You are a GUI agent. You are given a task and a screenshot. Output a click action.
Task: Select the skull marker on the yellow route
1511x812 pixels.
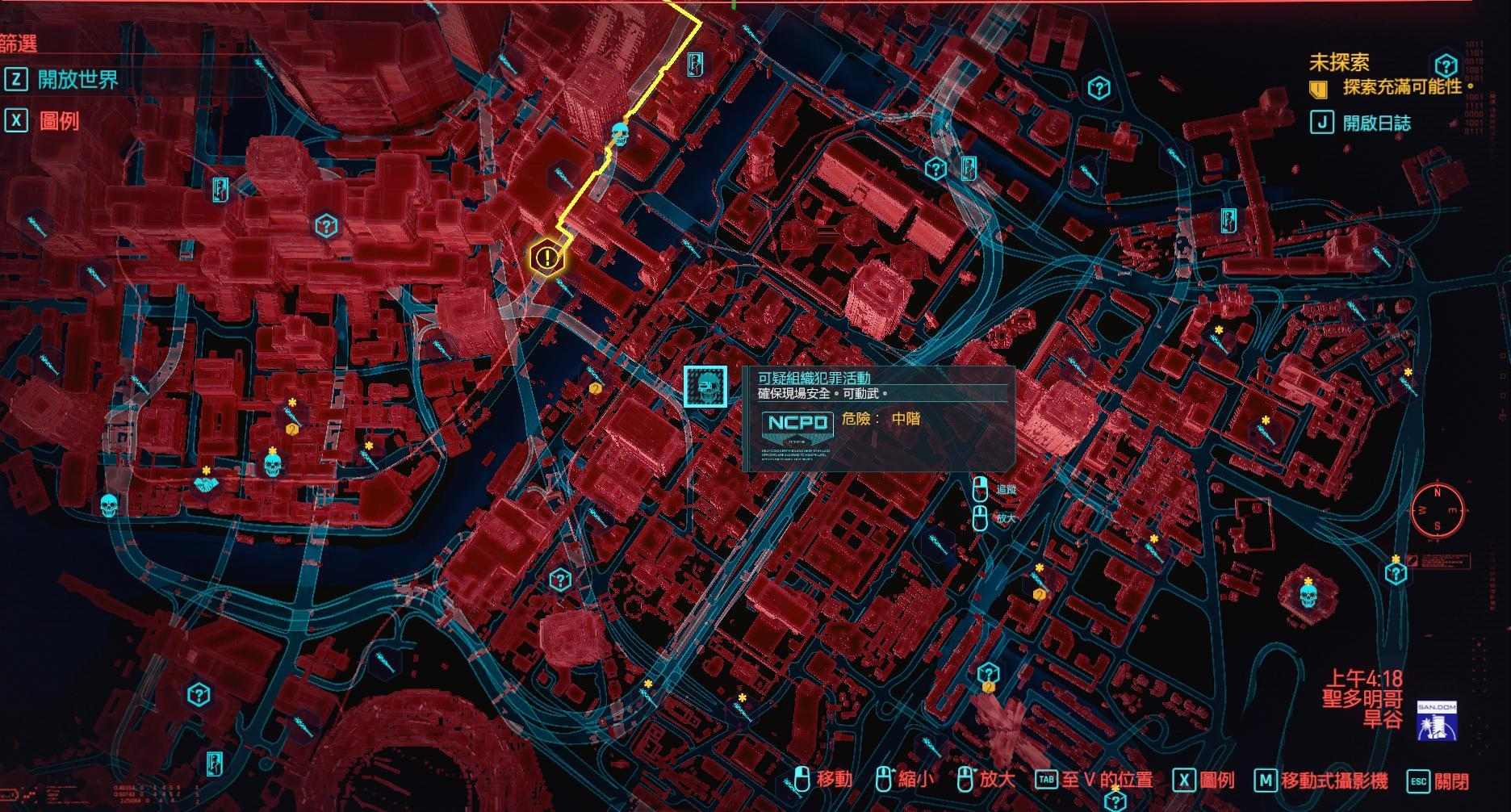pos(620,134)
